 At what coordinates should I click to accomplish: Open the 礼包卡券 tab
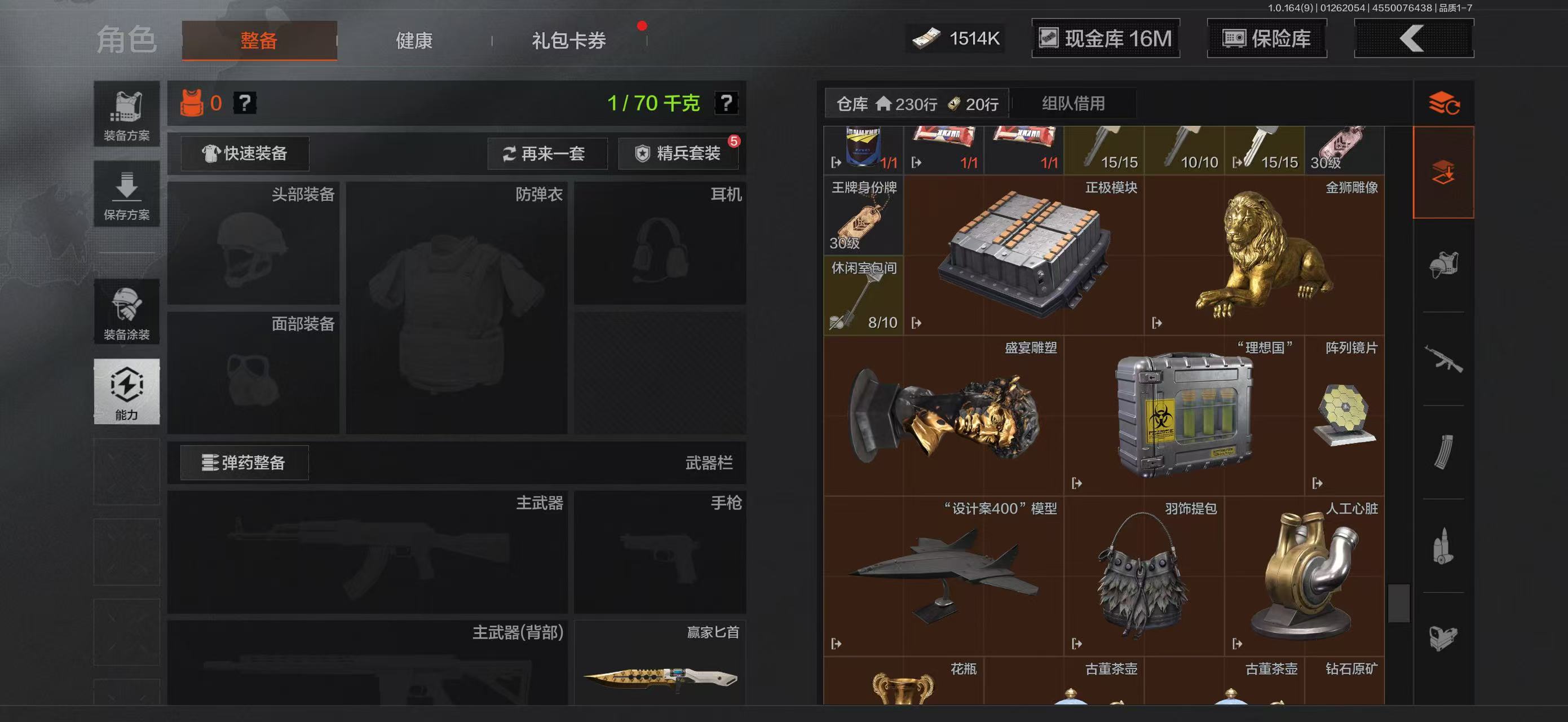(565, 40)
